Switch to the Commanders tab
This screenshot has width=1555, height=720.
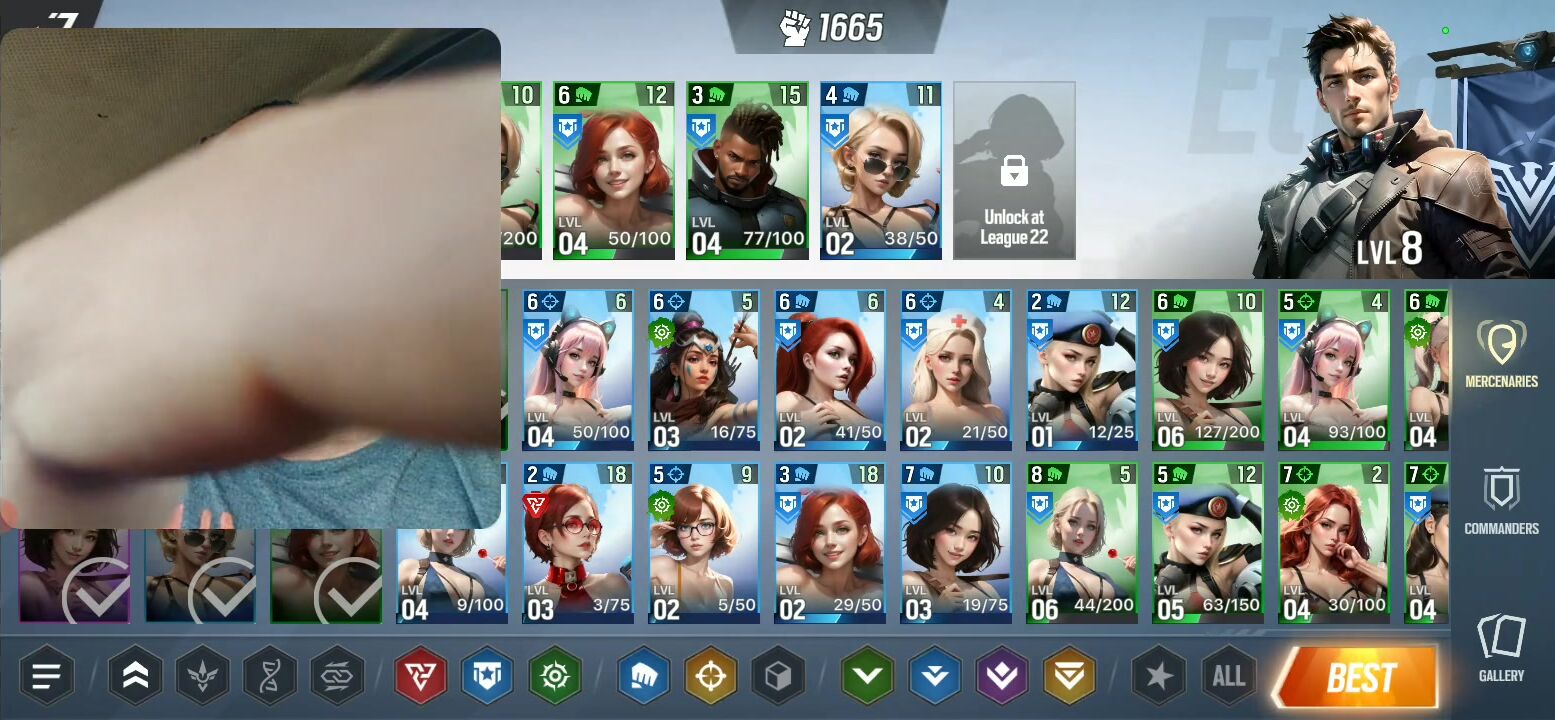pos(1501,500)
